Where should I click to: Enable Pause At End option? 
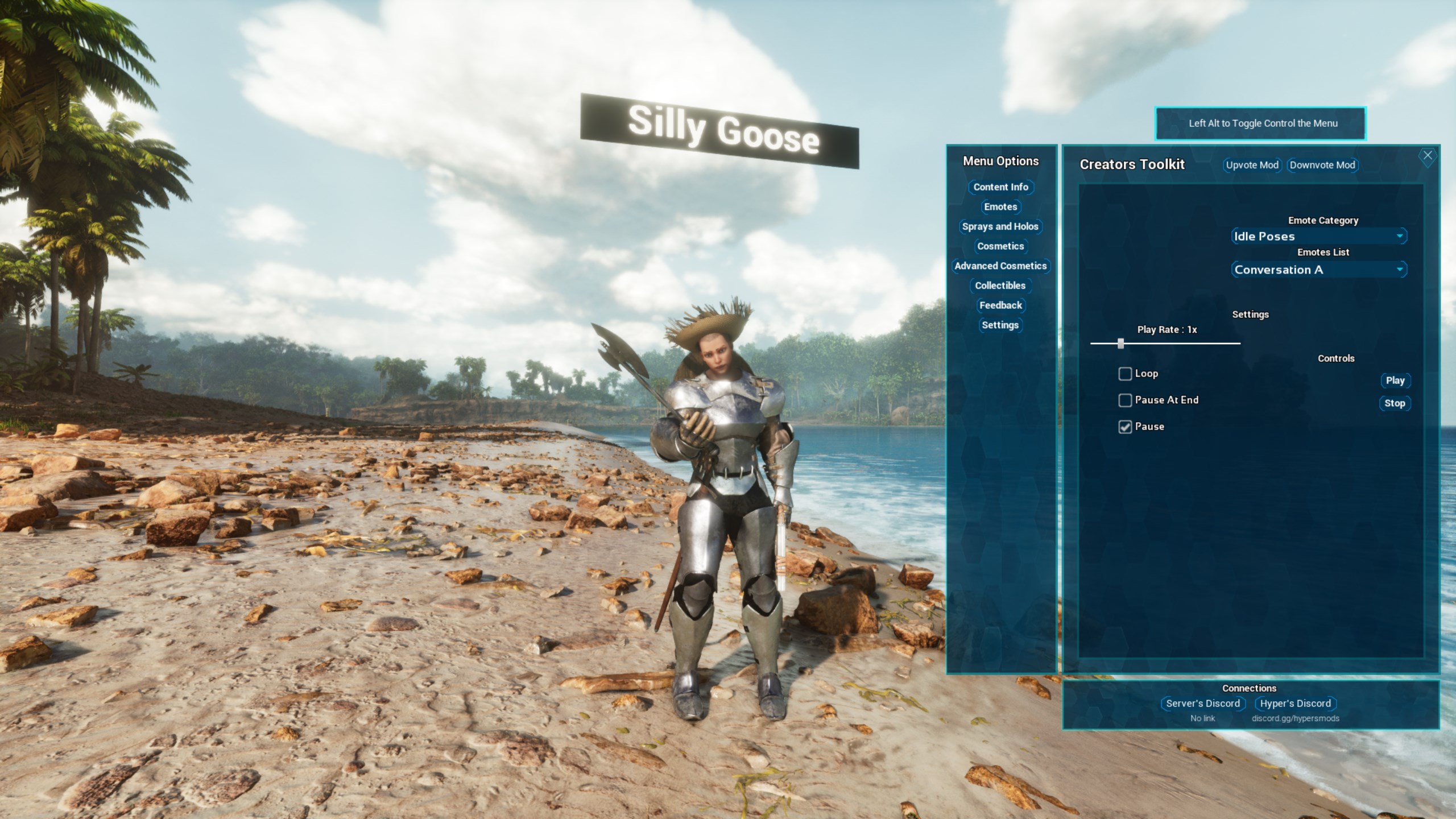tap(1124, 400)
